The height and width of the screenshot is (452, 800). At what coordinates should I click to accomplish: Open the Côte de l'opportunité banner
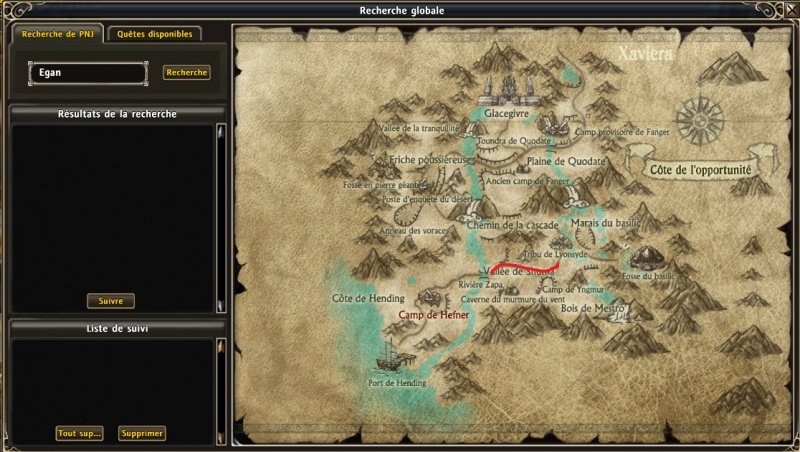(x=699, y=169)
